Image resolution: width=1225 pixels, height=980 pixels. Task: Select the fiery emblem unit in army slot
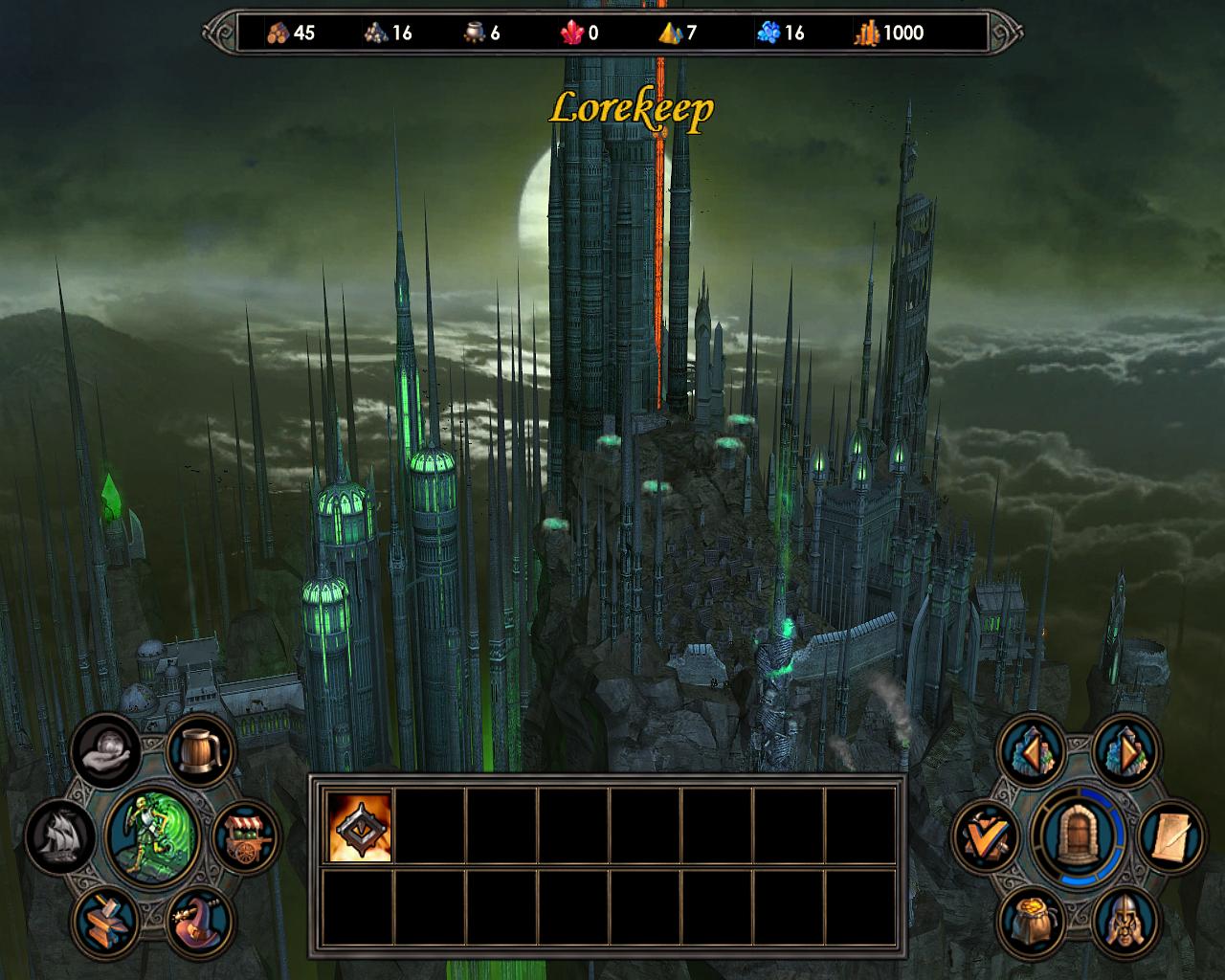(x=360, y=826)
